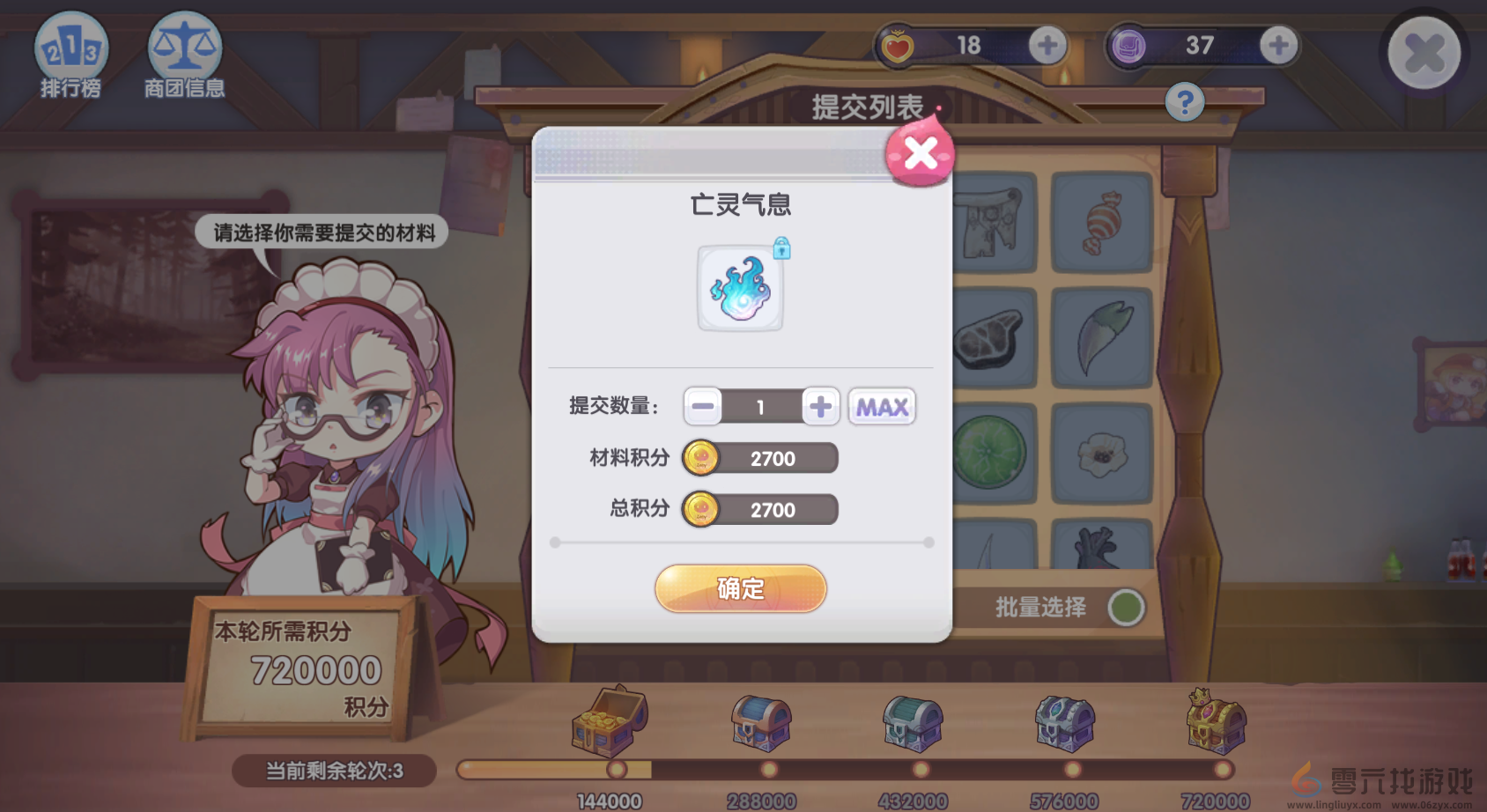
Task: Decrease submission quantity with the minus stepper
Action: pyautogui.click(x=702, y=406)
